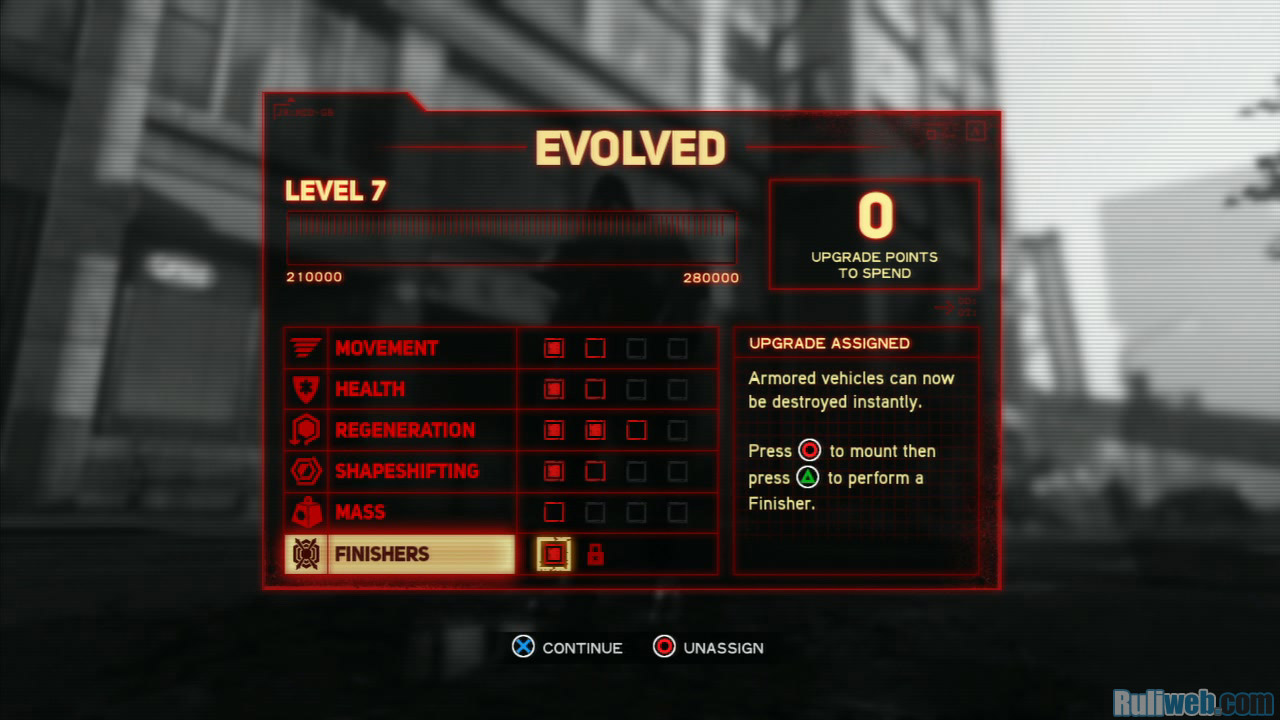The height and width of the screenshot is (720, 1280).
Task: Continue past the Evolved screen
Action: click(567, 648)
